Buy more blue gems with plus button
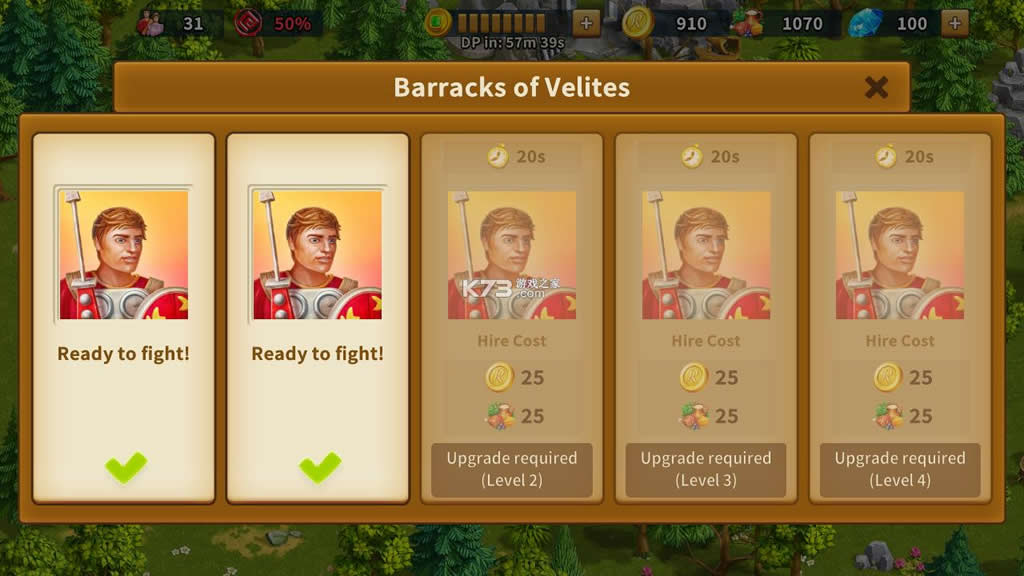This screenshot has height=576, width=1024. pyautogui.click(x=954, y=23)
